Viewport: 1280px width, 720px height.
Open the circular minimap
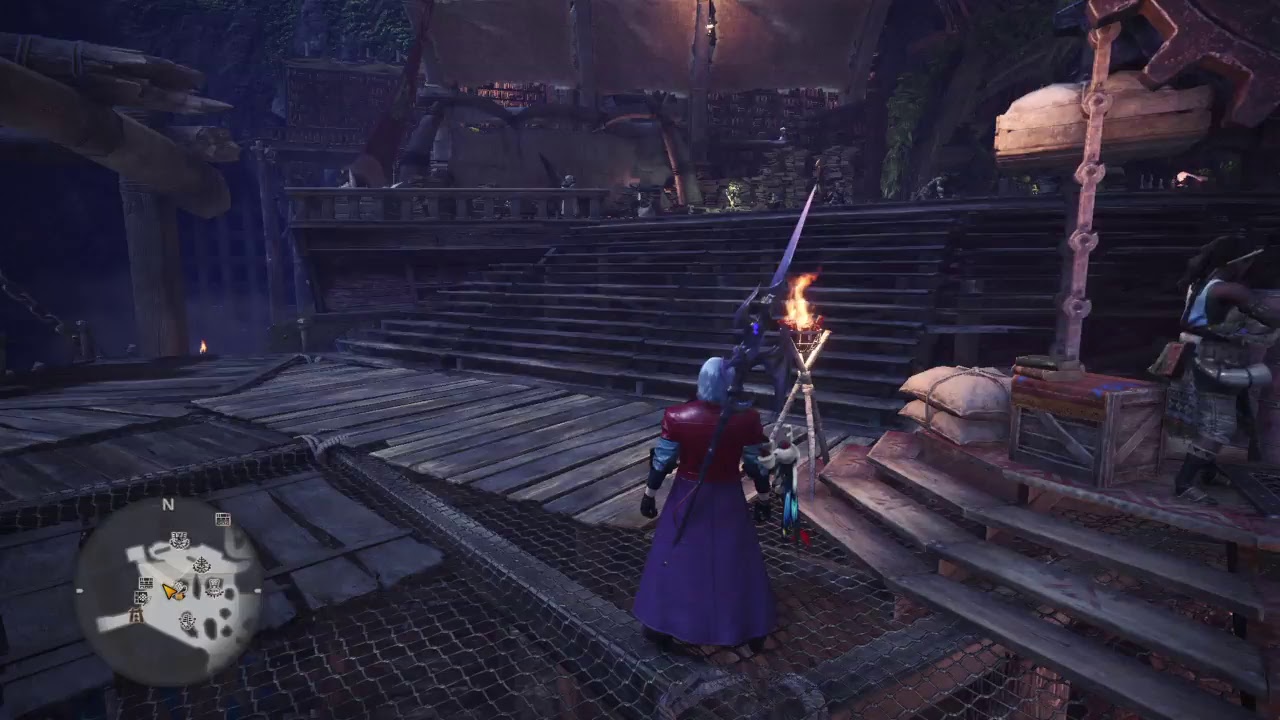click(x=169, y=589)
